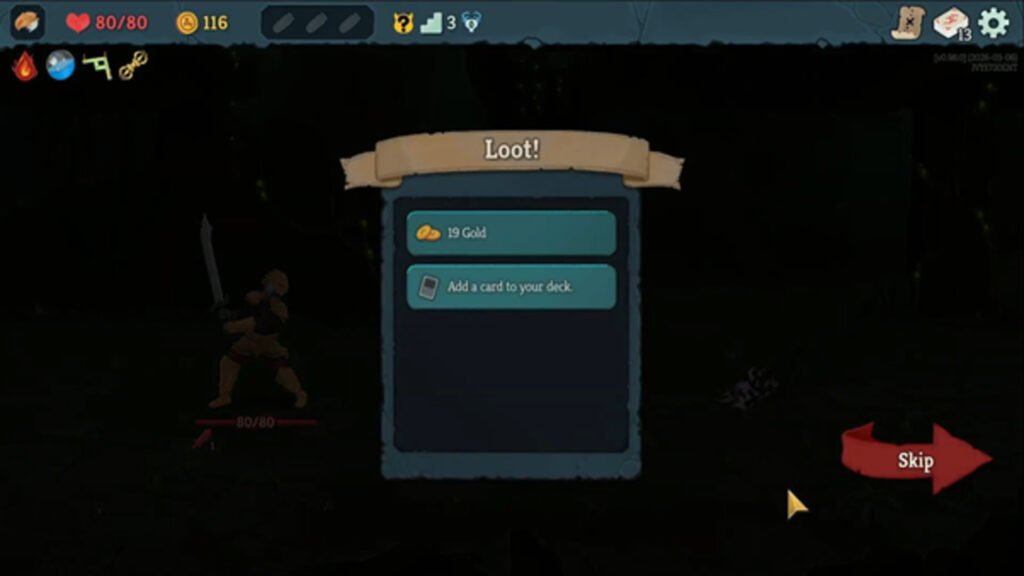Click the yellow question mark icon
Viewport: 1024px width, 576px height.
403,22
